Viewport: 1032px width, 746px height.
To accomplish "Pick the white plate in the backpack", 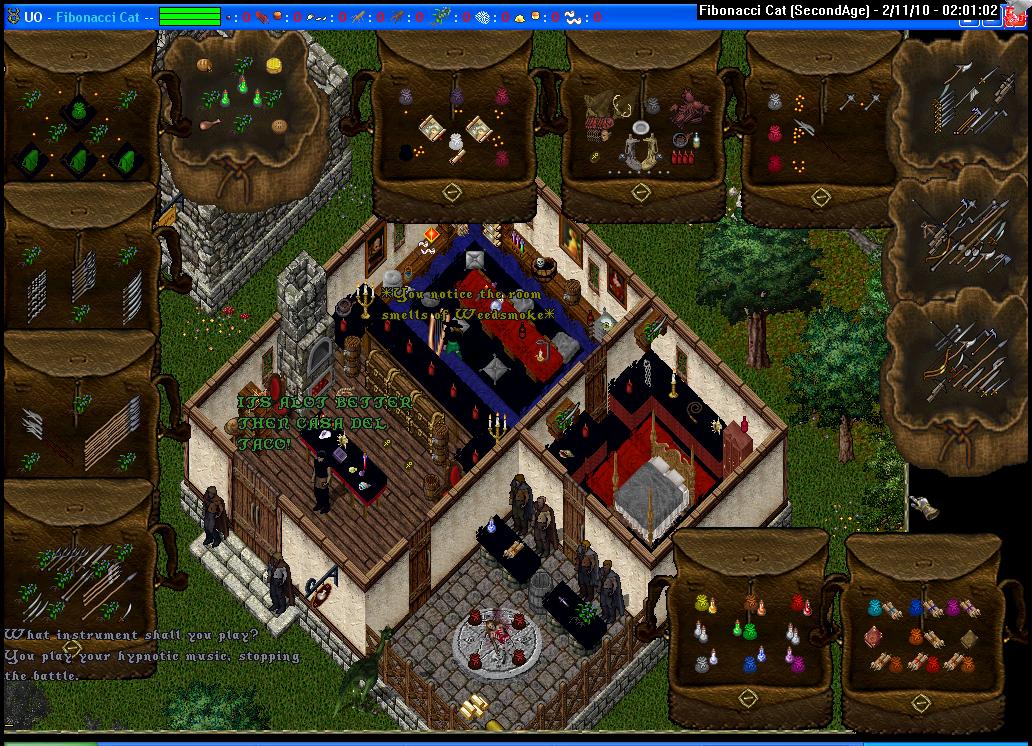I will 640,129.
